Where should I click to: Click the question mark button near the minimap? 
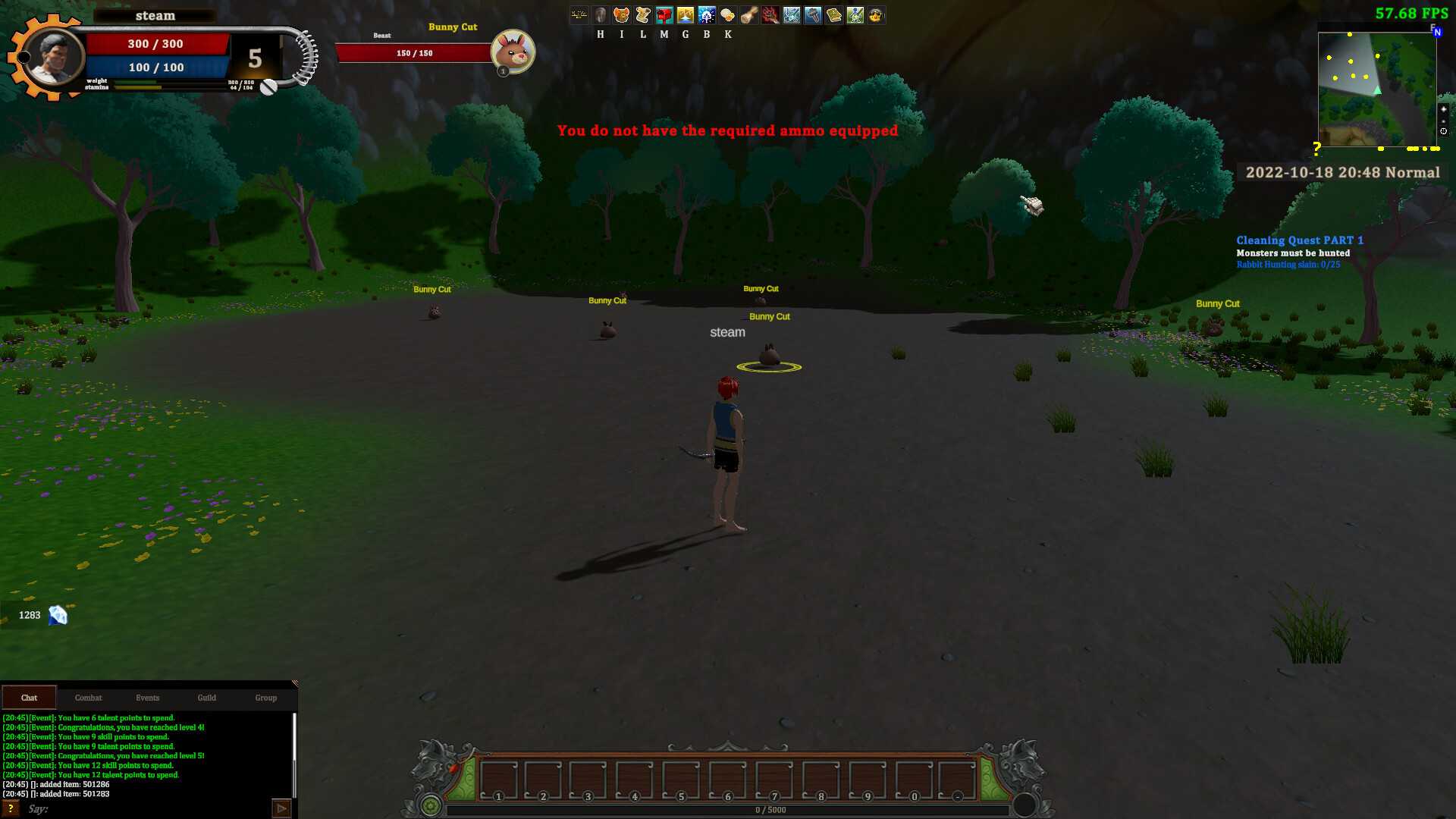(x=1317, y=147)
